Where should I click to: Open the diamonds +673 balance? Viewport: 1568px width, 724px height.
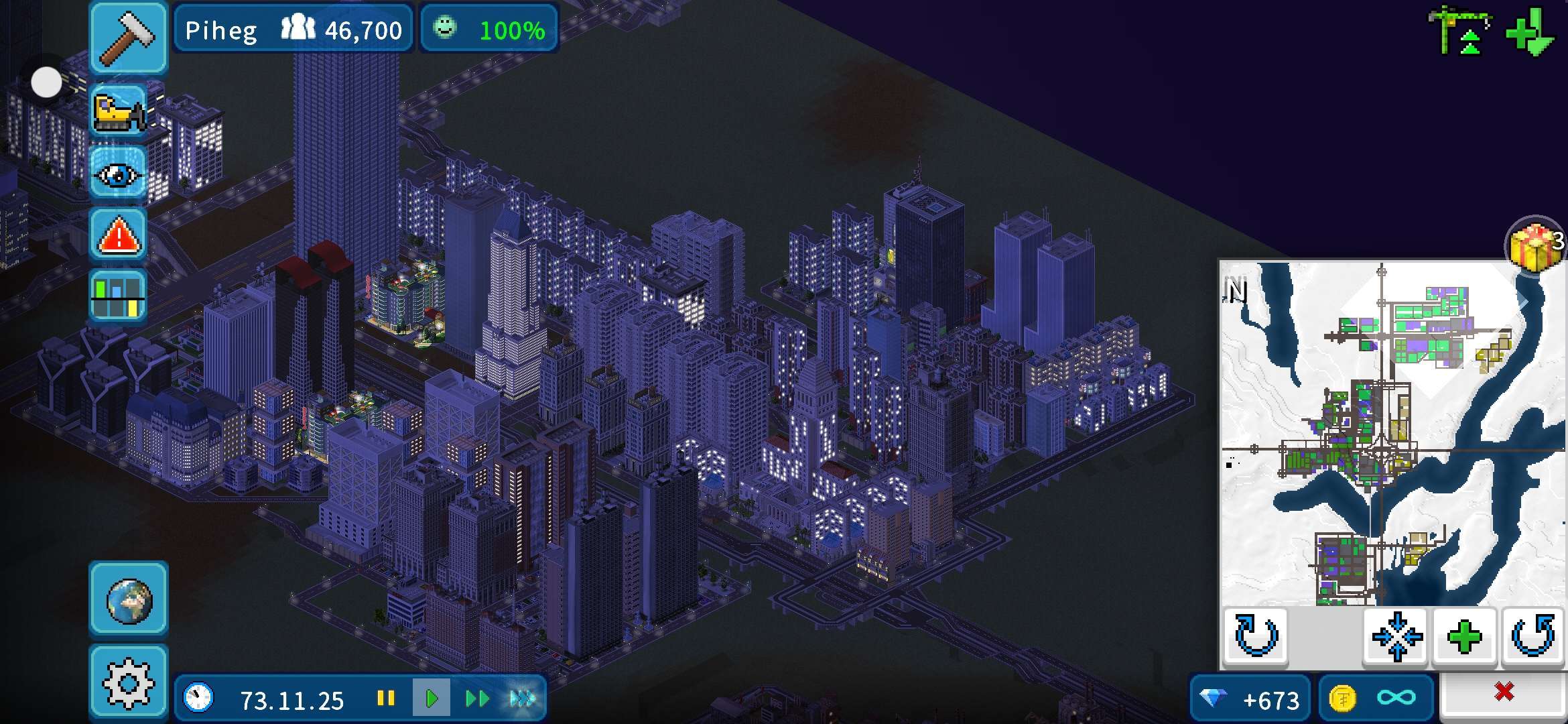point(1250,700)
